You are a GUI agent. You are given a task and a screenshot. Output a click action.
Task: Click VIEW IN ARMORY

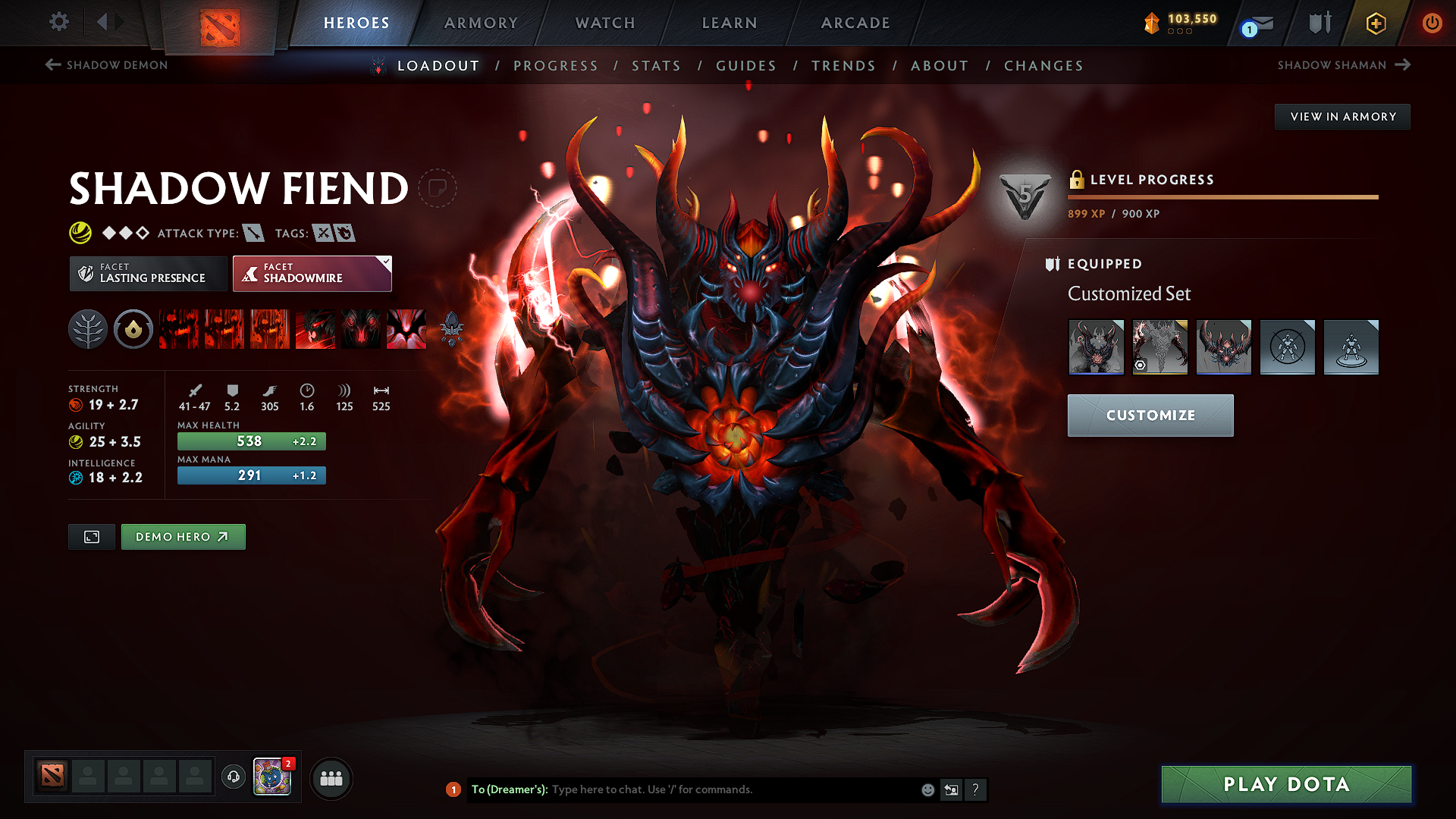(x=1342, y=116)
